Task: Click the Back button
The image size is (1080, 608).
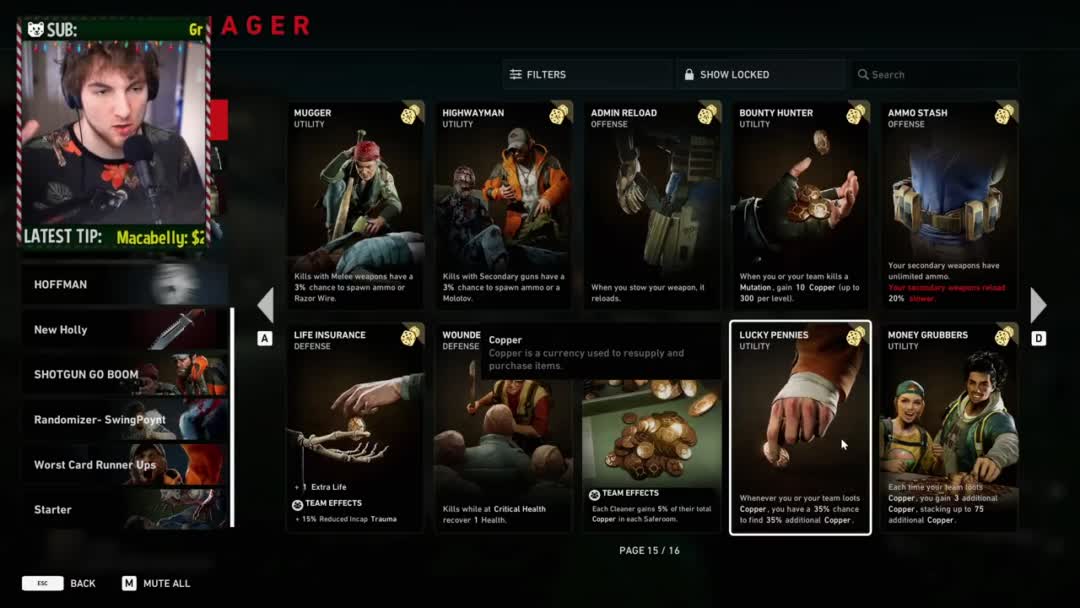Action: tap(60, 583)
